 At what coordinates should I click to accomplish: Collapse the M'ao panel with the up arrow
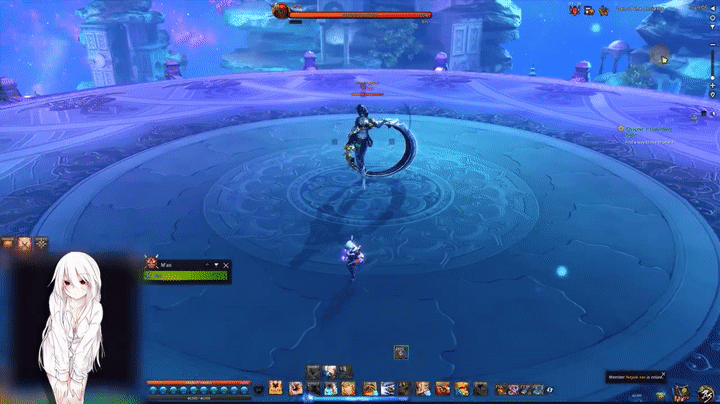[208, 265]
